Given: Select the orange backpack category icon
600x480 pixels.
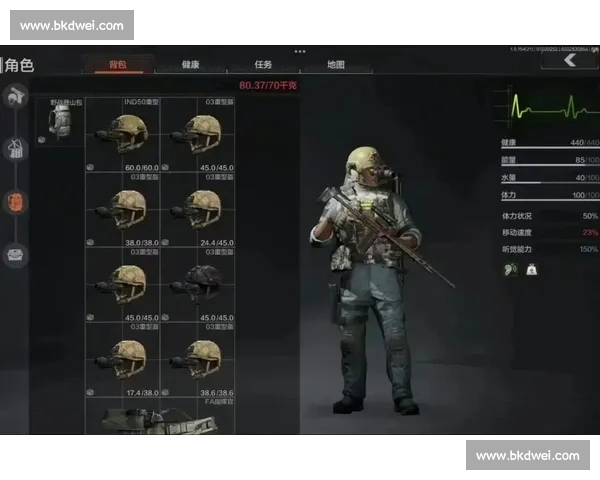Looking at the screenshot, I should [x=15, y=202].
